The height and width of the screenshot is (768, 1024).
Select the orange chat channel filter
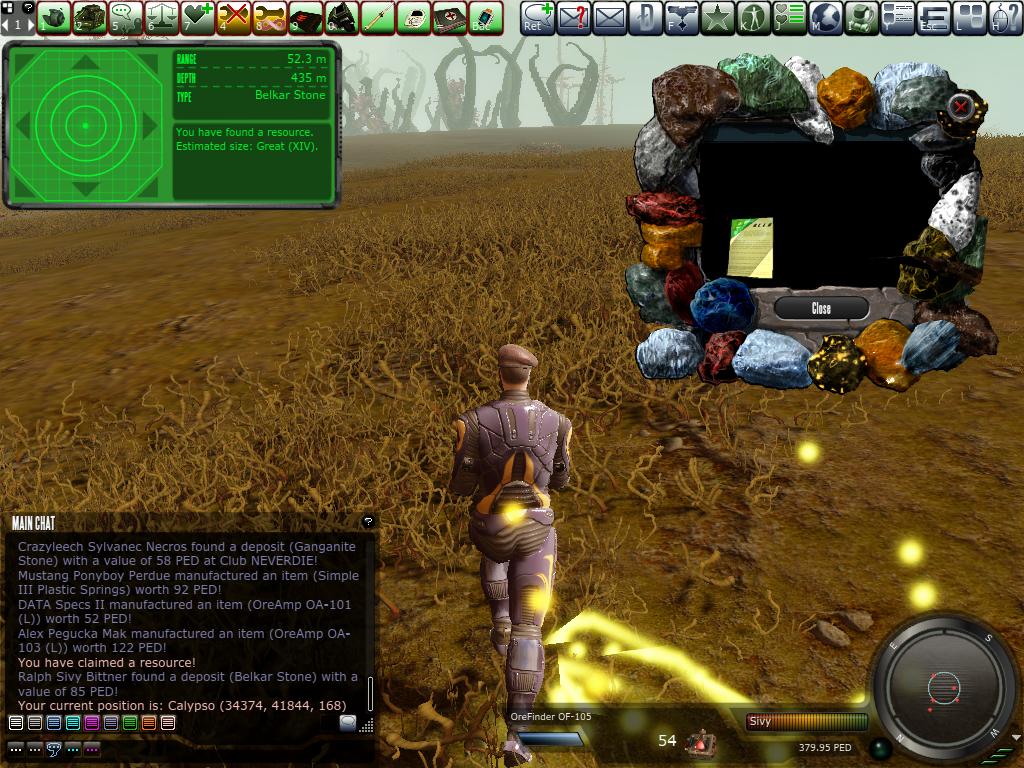tap(149, 722)
